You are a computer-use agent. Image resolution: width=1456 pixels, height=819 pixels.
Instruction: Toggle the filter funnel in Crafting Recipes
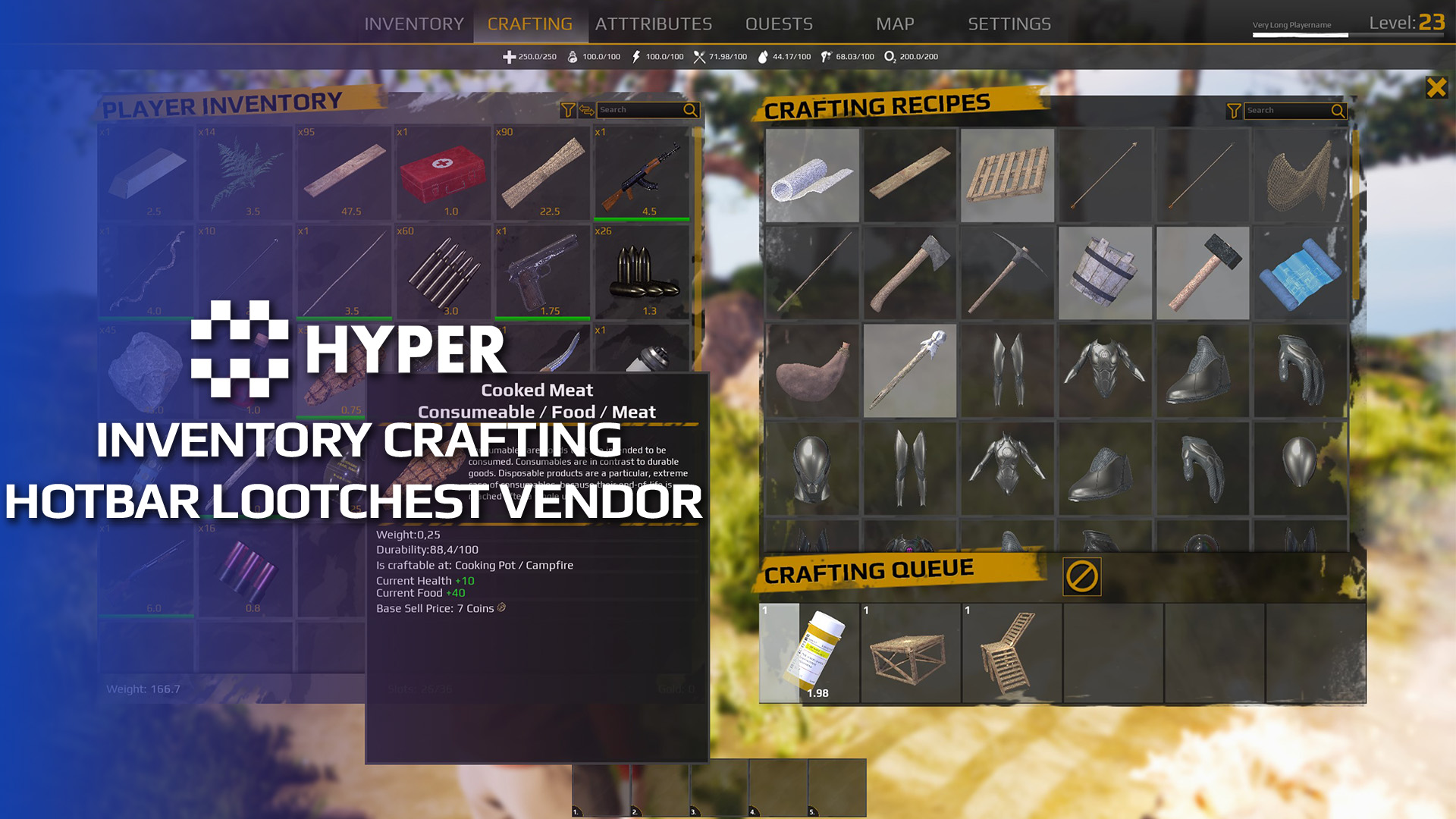[1235, 110]
